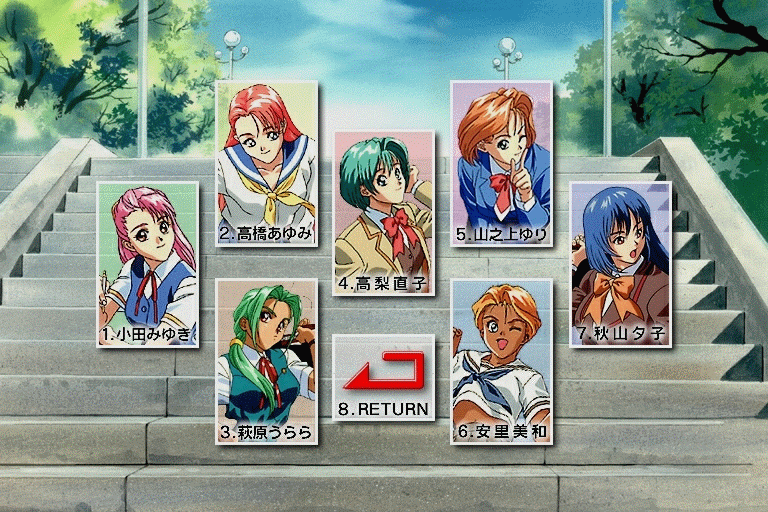Select the 4. 高梨直子 portrait card
768x512 pixels.
(x=384, y=212)
